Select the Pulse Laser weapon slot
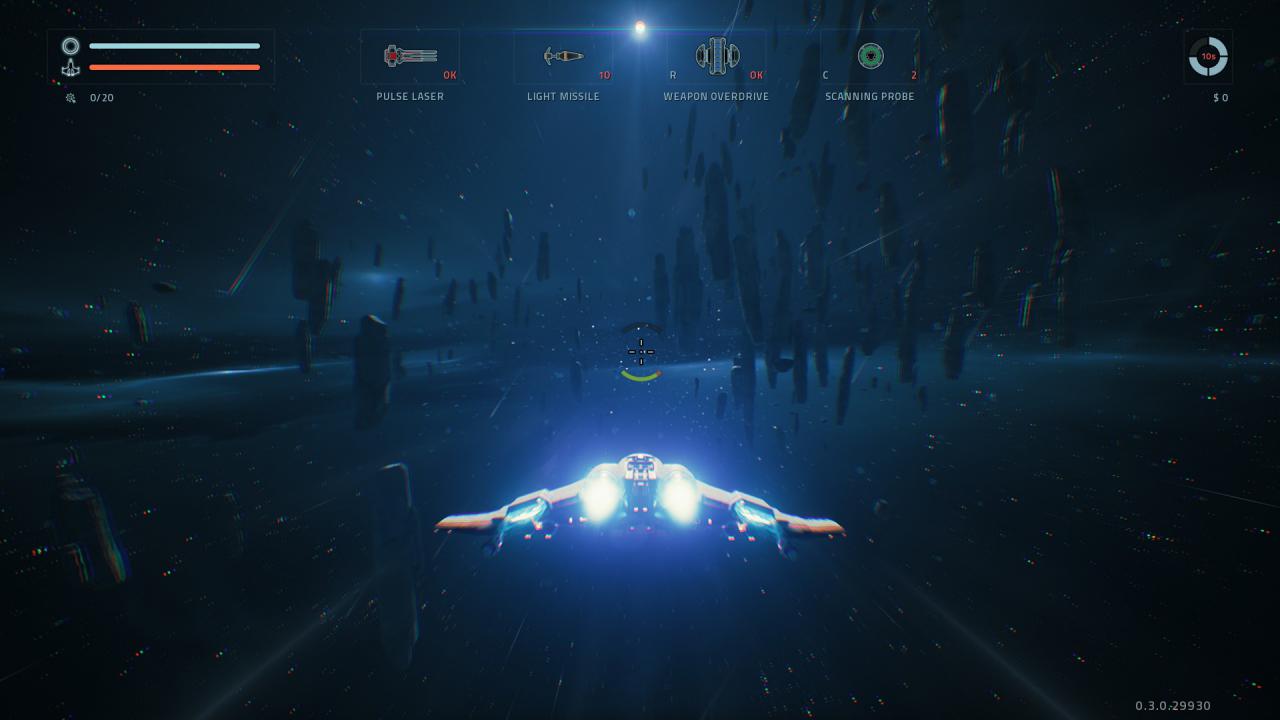1280x720 pixels. pyautogui.click(x=410, y=56)
